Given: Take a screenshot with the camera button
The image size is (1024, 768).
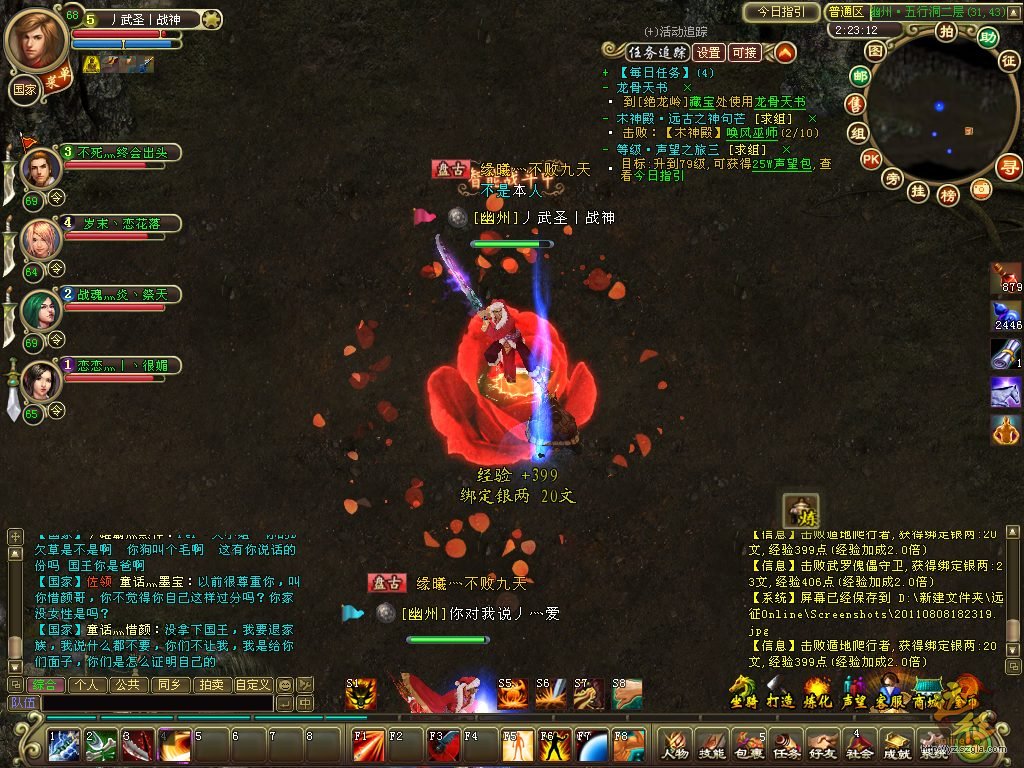Looking at the screenshot, I should point(982,187).
